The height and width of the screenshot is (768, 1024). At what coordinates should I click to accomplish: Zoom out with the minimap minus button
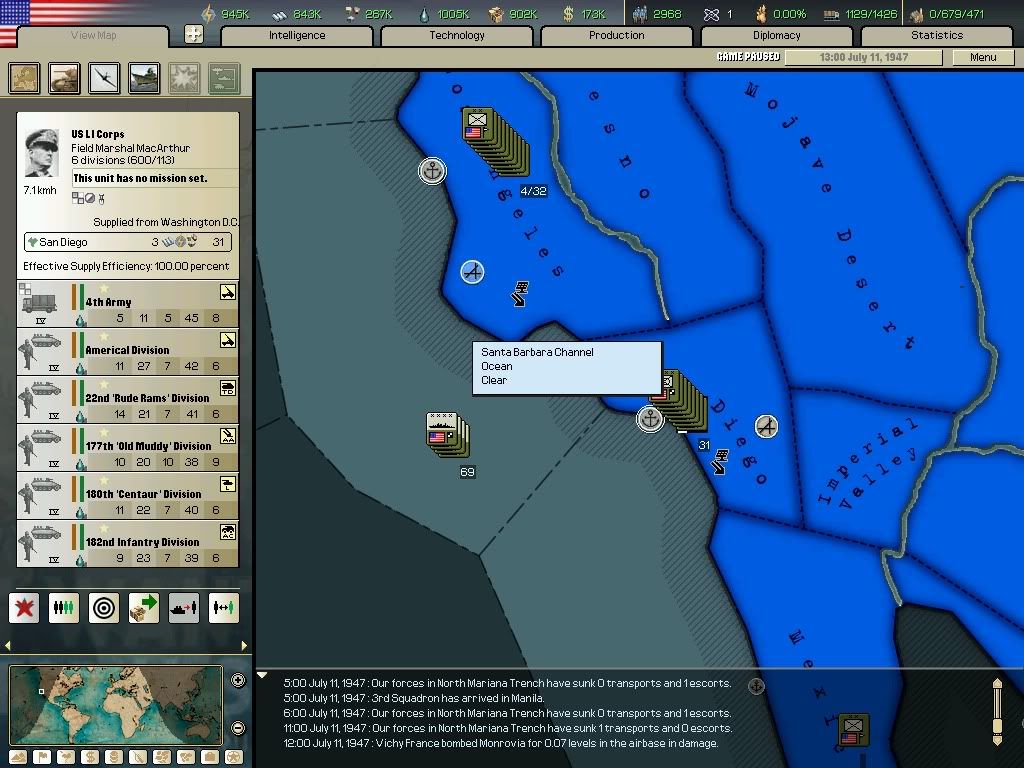tap(238, 728)
